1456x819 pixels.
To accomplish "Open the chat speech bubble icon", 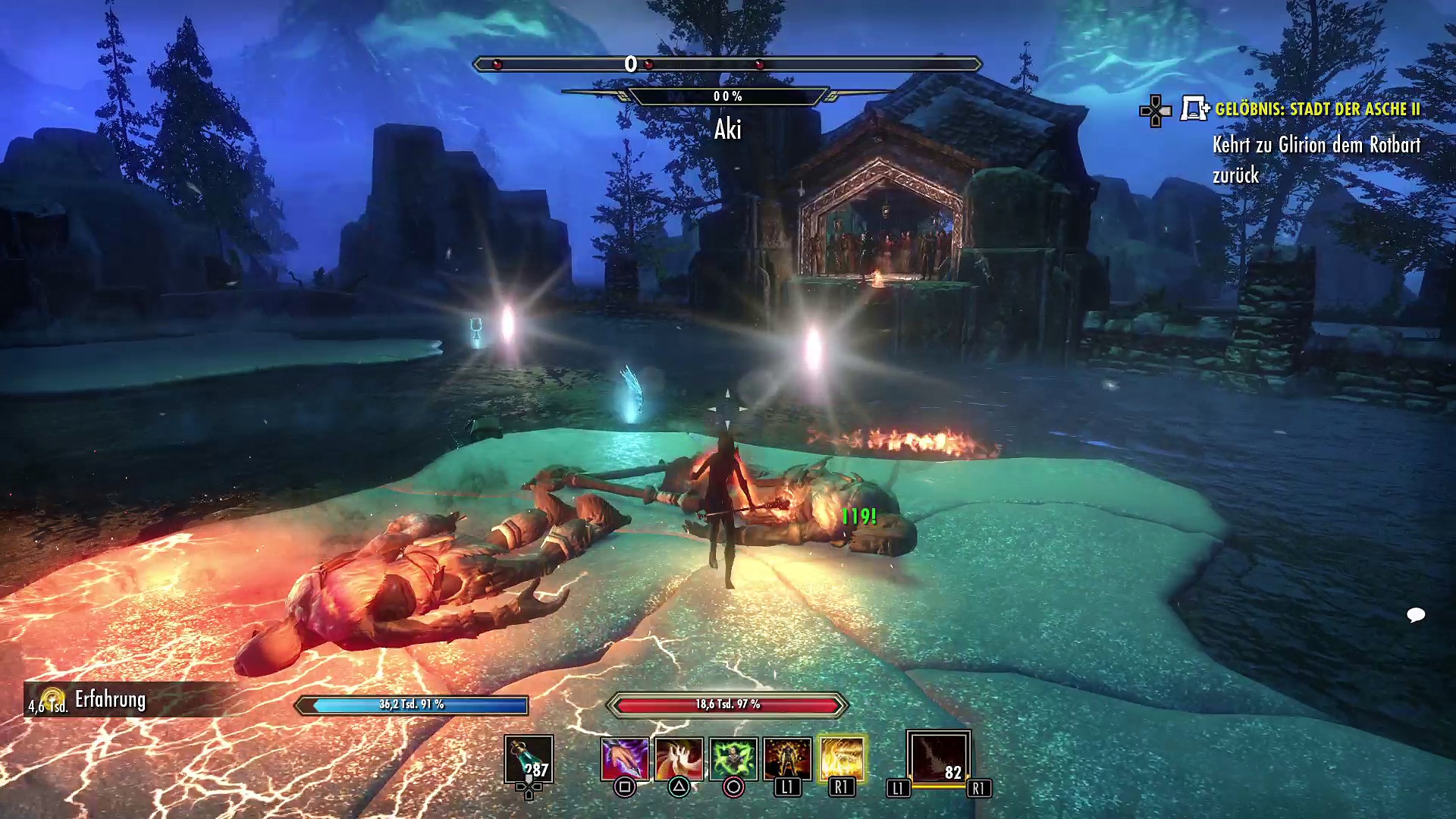I will pyautogui.click(x=1416, y=614).
